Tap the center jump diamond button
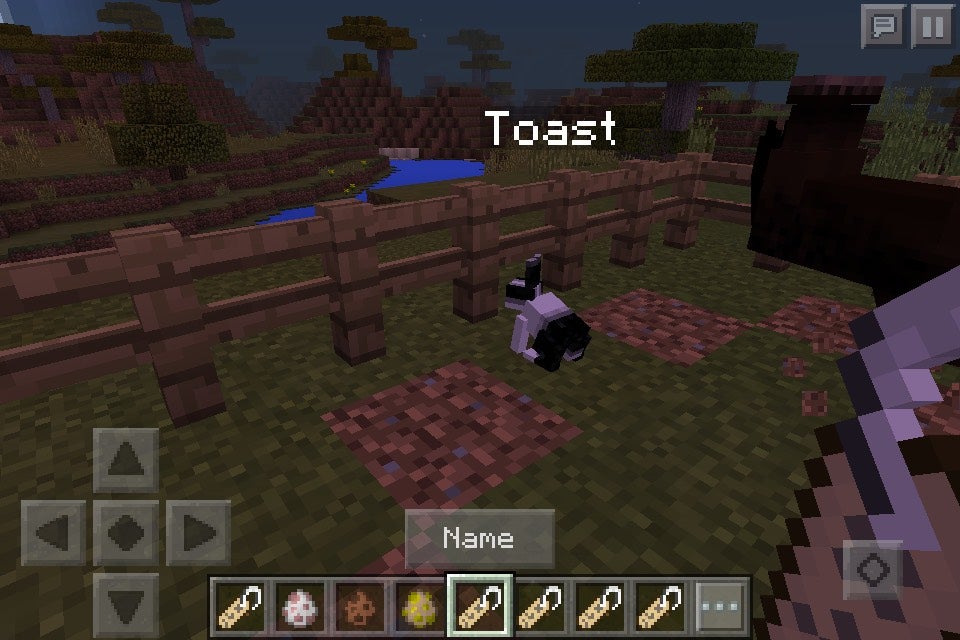This screenshot has height=640, width=960. [x=125, y=532]
